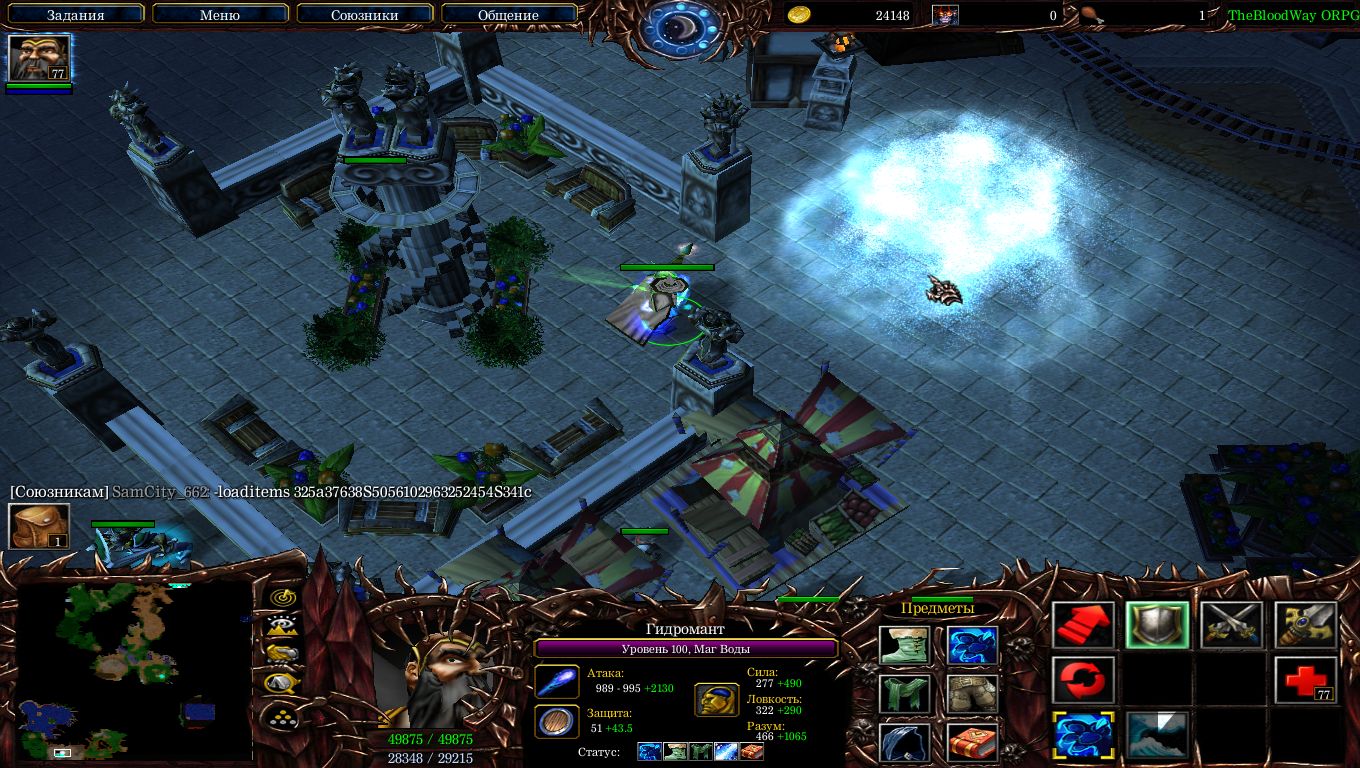1360x768 pixels.
Task: Toggle minimap terrain display eye button
Action: click(284, 626)
